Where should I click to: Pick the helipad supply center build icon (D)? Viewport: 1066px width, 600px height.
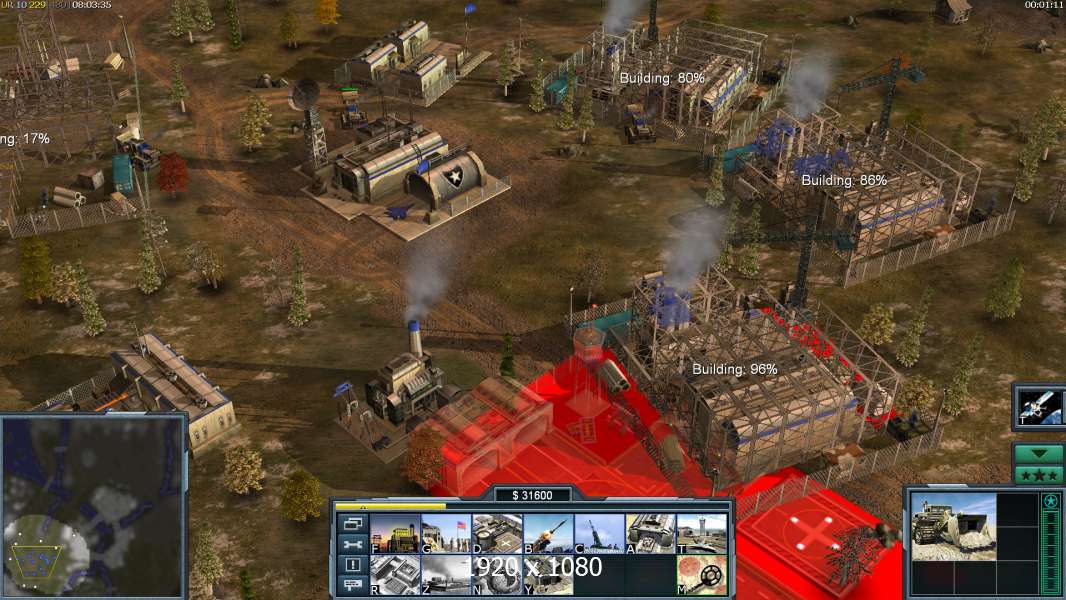pos(497,534)
